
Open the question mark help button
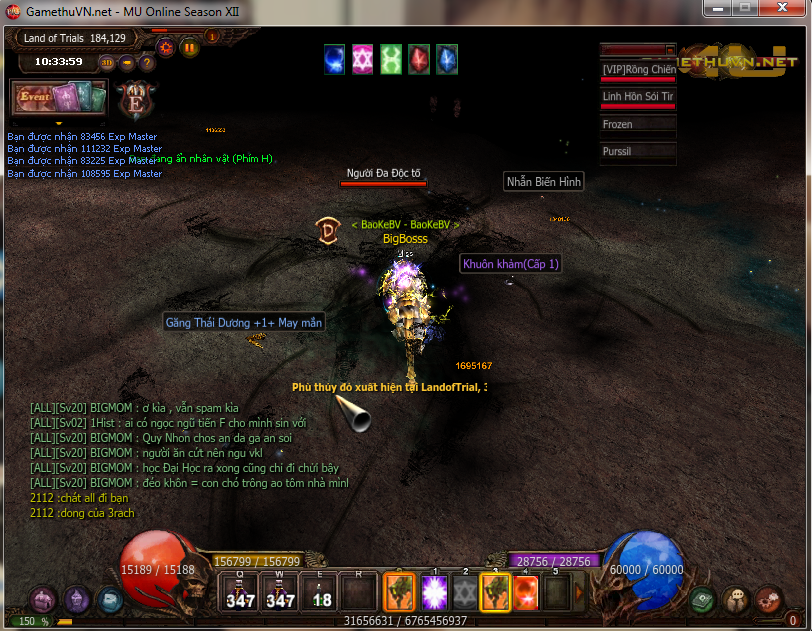point(146,63)
